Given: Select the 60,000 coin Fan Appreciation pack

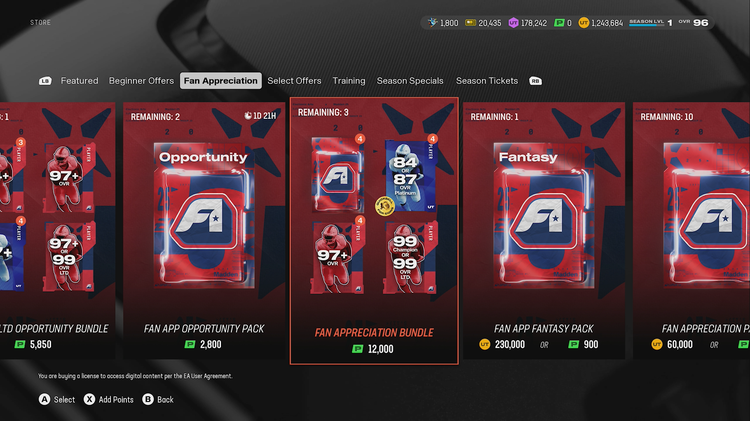Looking at the screenshot, I should [678, 345].
